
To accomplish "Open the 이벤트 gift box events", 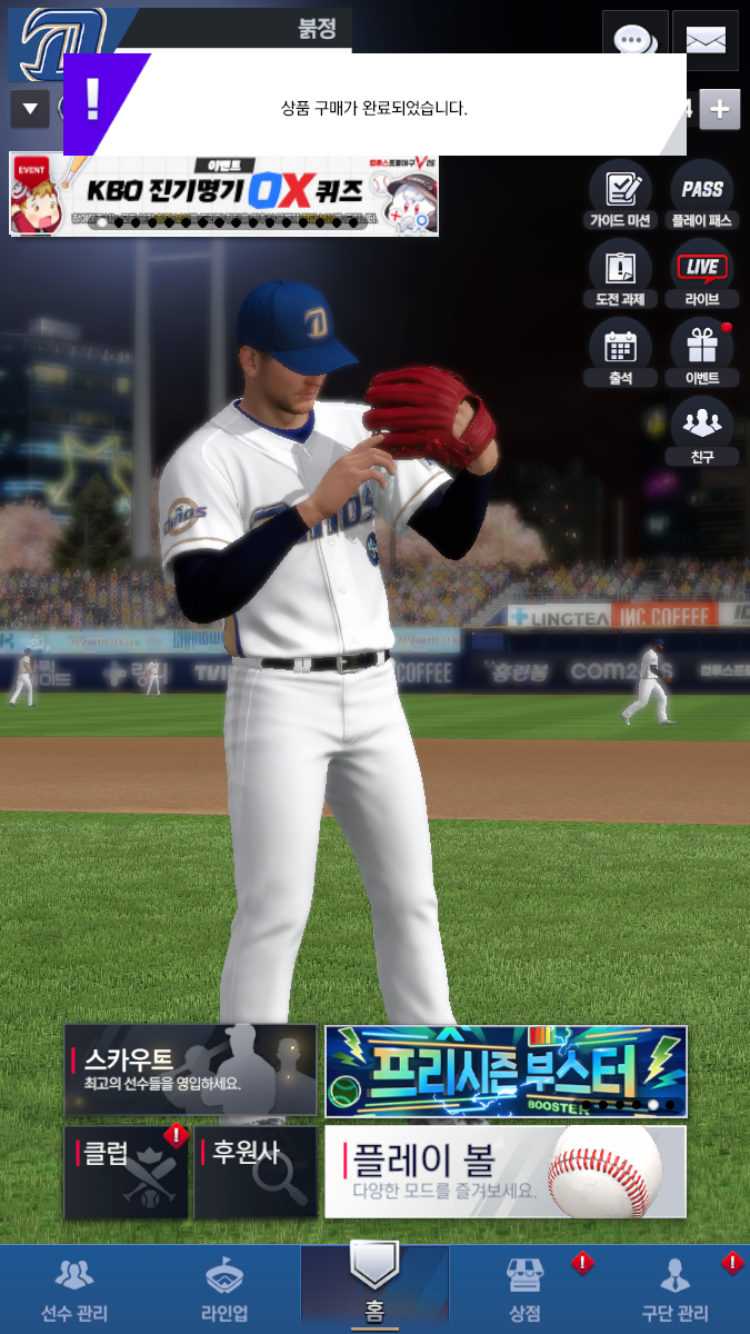I will (x=702, y=353).
